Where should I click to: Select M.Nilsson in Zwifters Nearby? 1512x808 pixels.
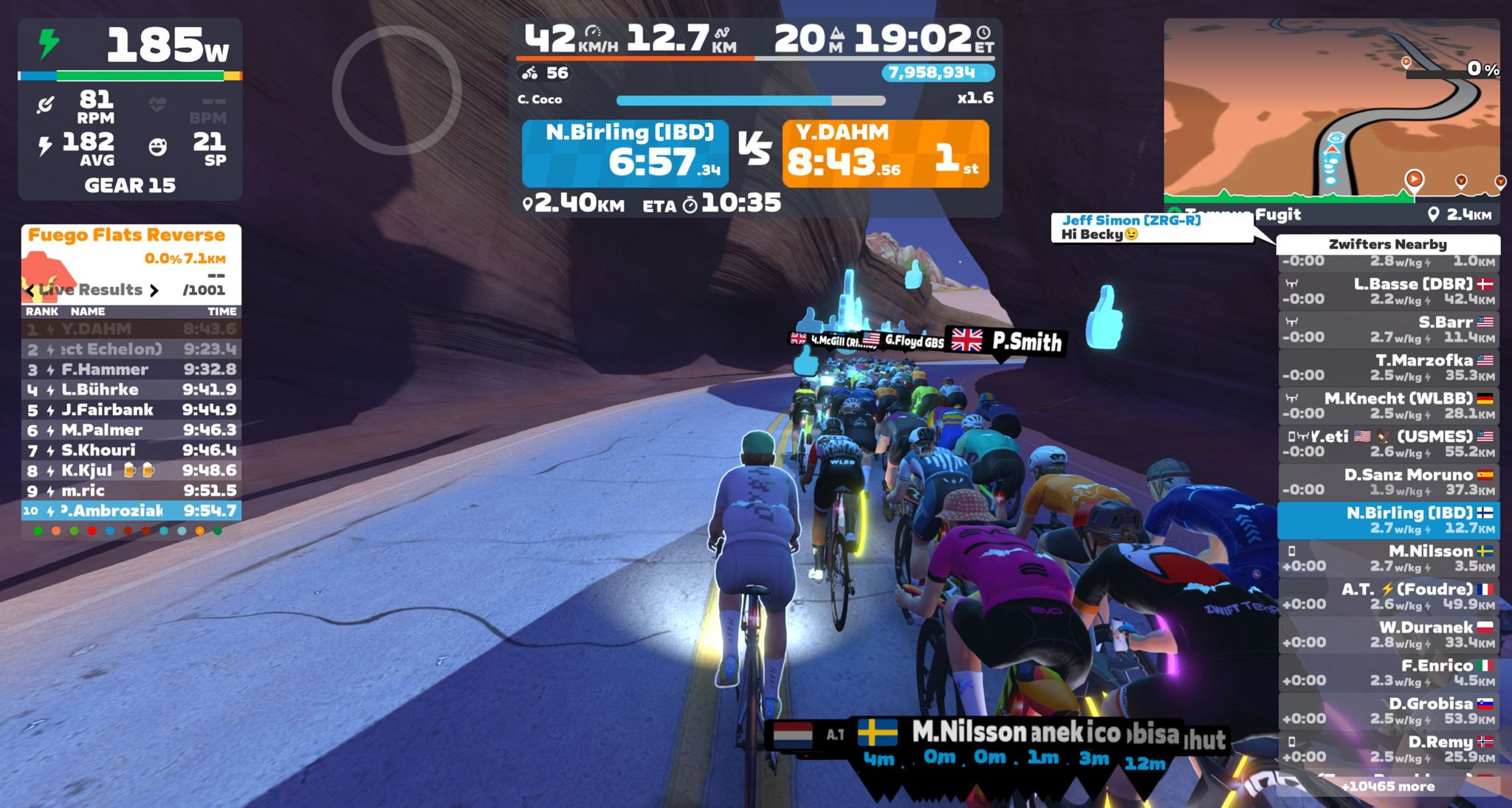pos(1388,559)
